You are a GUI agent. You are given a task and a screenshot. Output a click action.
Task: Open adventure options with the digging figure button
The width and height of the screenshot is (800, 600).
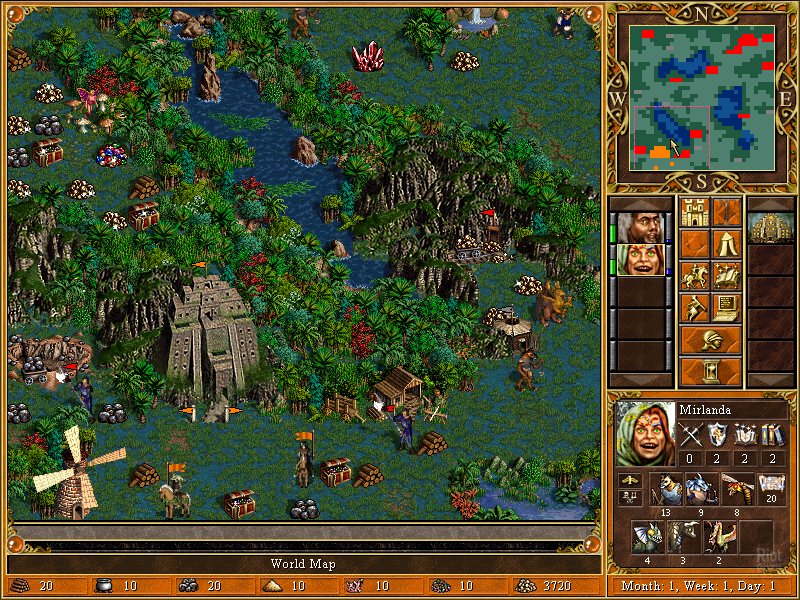694,308
